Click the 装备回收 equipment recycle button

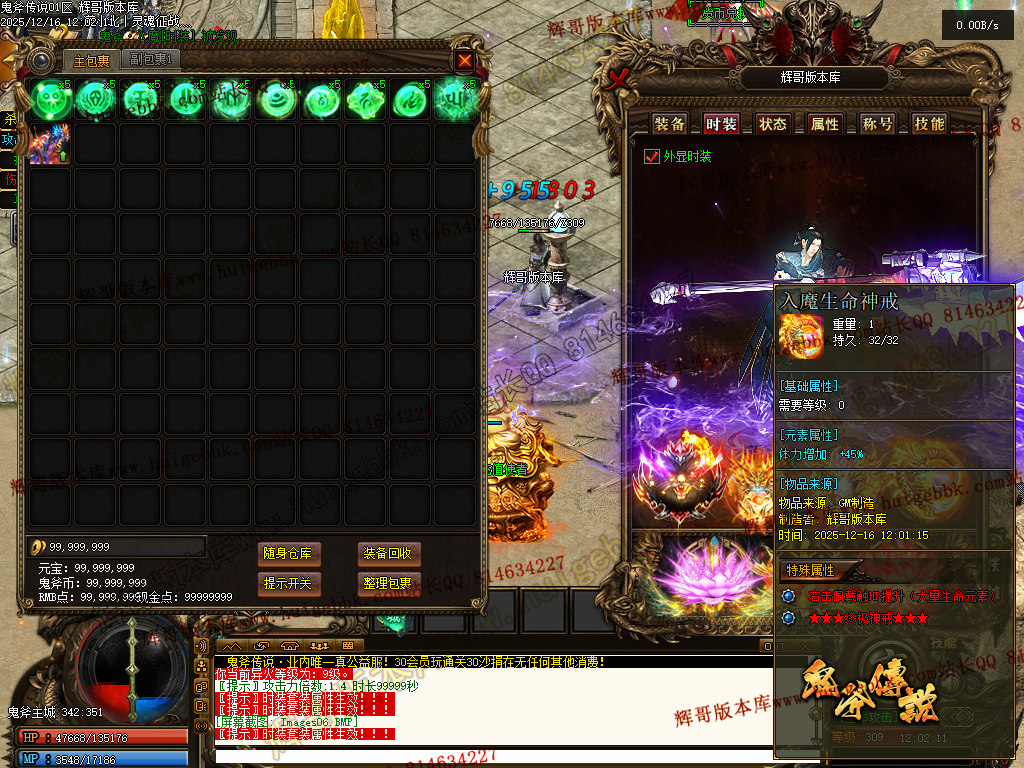pos(386,554)
